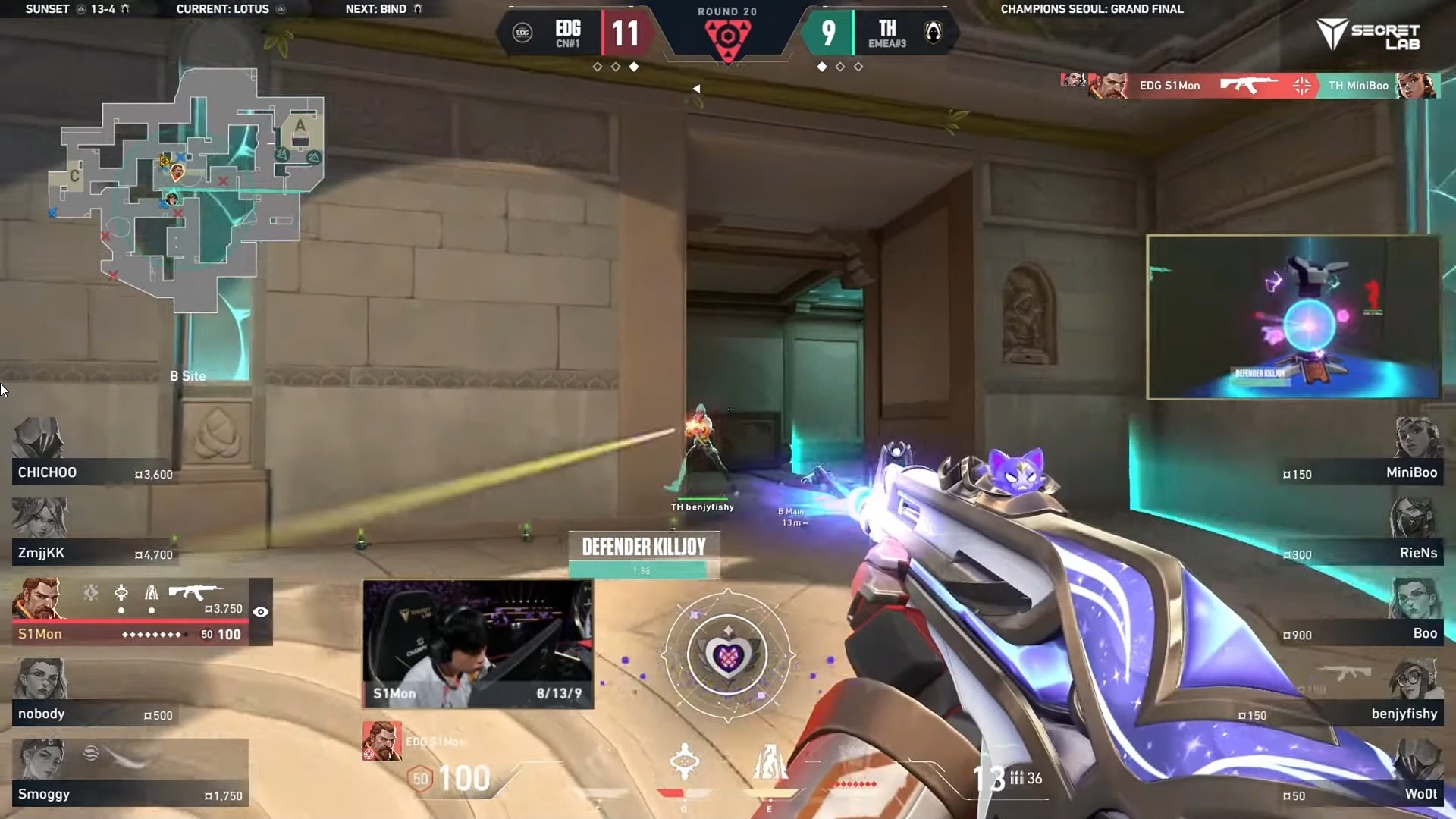Open the Killjoy ultimate picture-in-picture window
Image resolution: width=1456 pixels, height=819 pixels.
1293,316
